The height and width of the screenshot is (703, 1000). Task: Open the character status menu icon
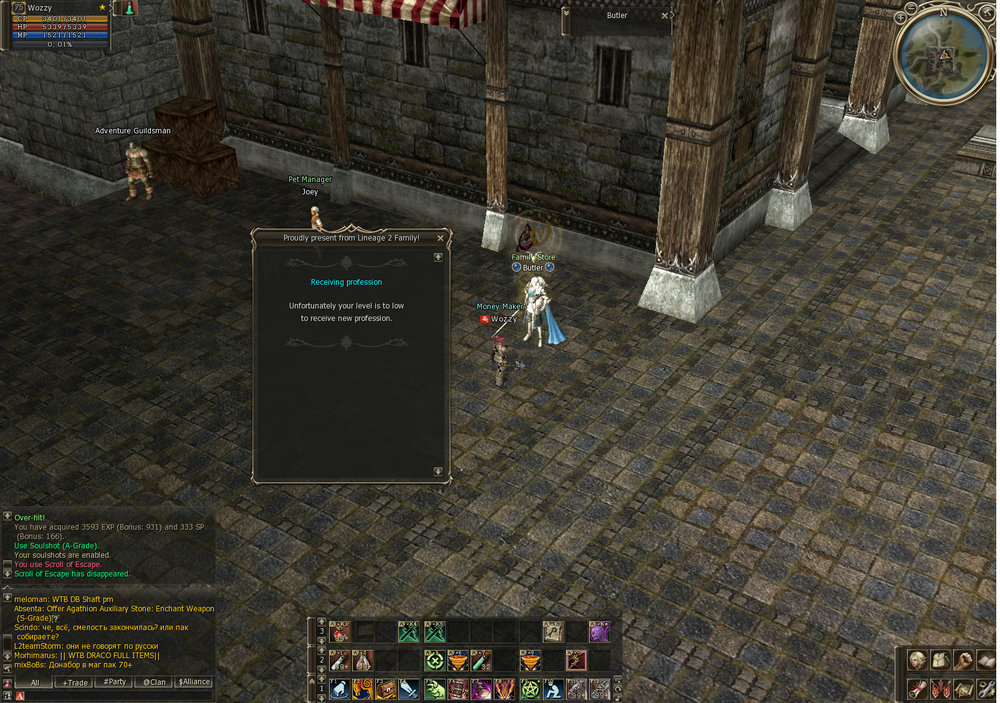point(916,660)
